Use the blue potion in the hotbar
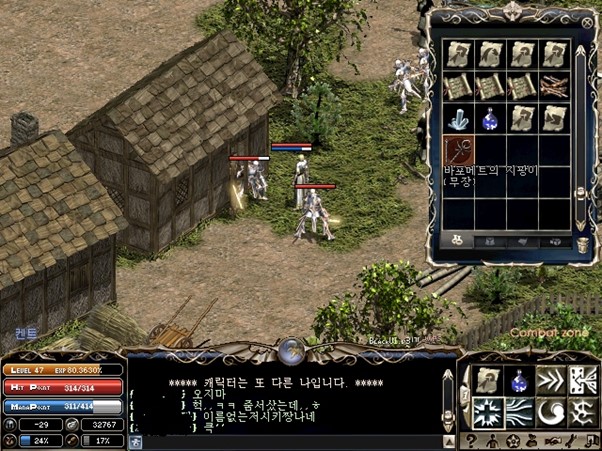602x451 pixels. (x=520, y=380)
